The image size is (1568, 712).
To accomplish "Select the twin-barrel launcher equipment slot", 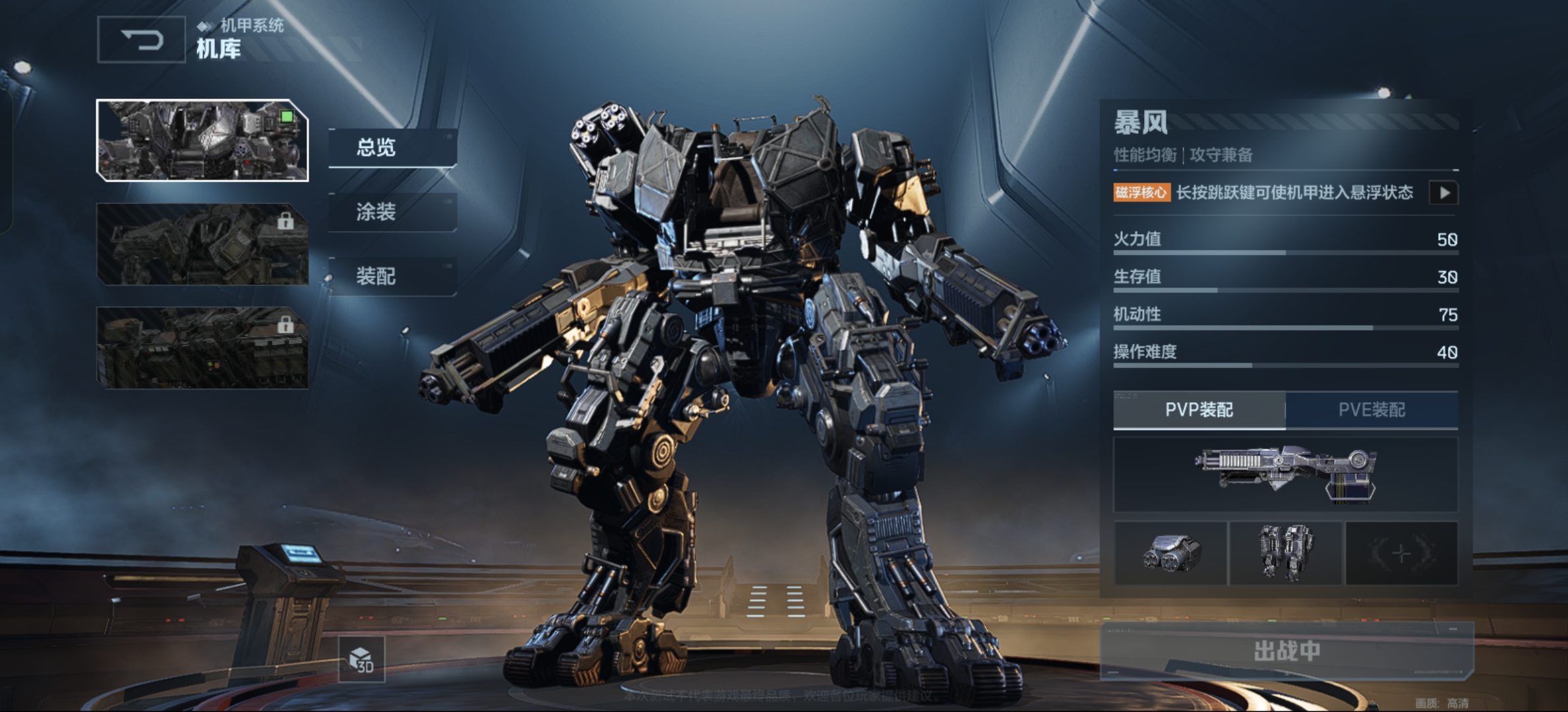I will point(1170,553).
